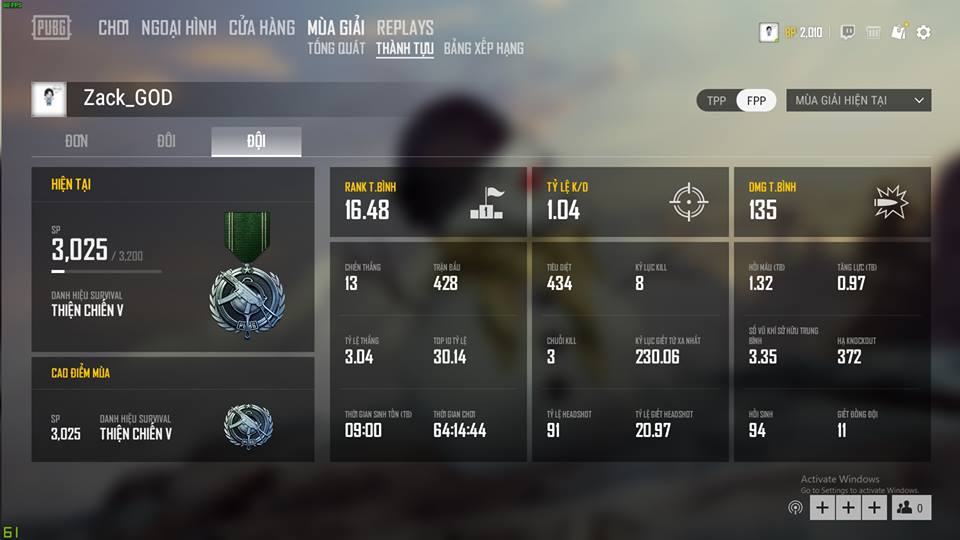This screenshot has width=960, height=540.
Task: Click the Twitch icon in top bar
Action: [847, 32]
